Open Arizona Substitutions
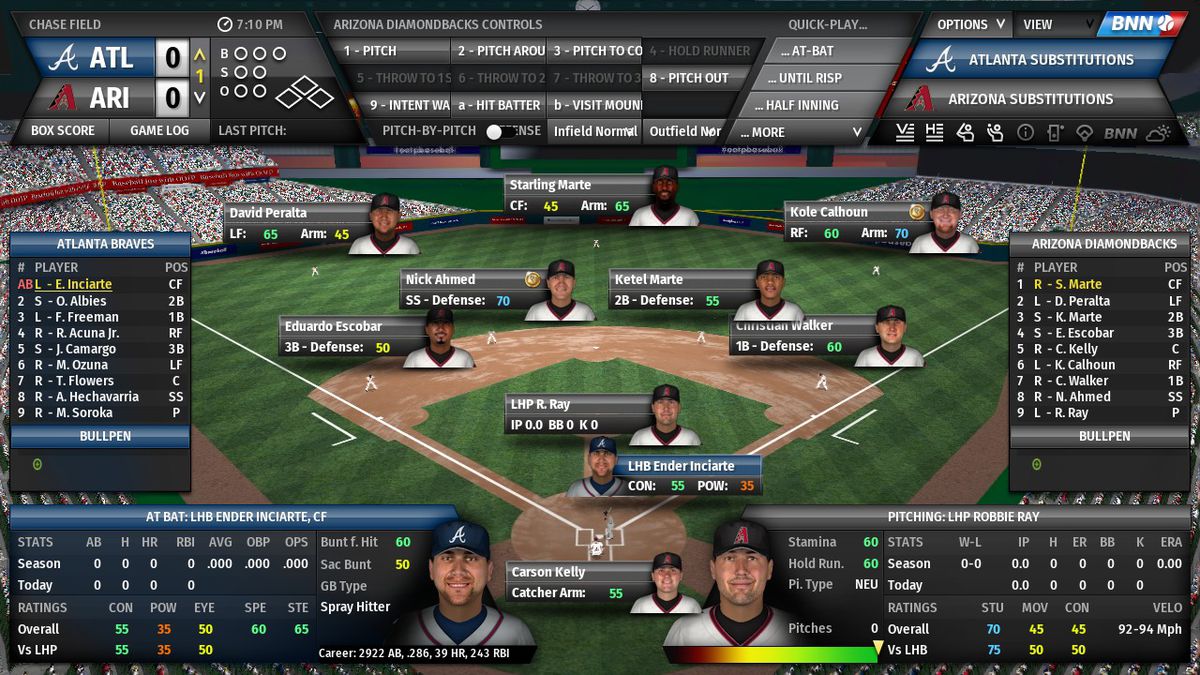The image size is (1200, 675). (1030, 99)
